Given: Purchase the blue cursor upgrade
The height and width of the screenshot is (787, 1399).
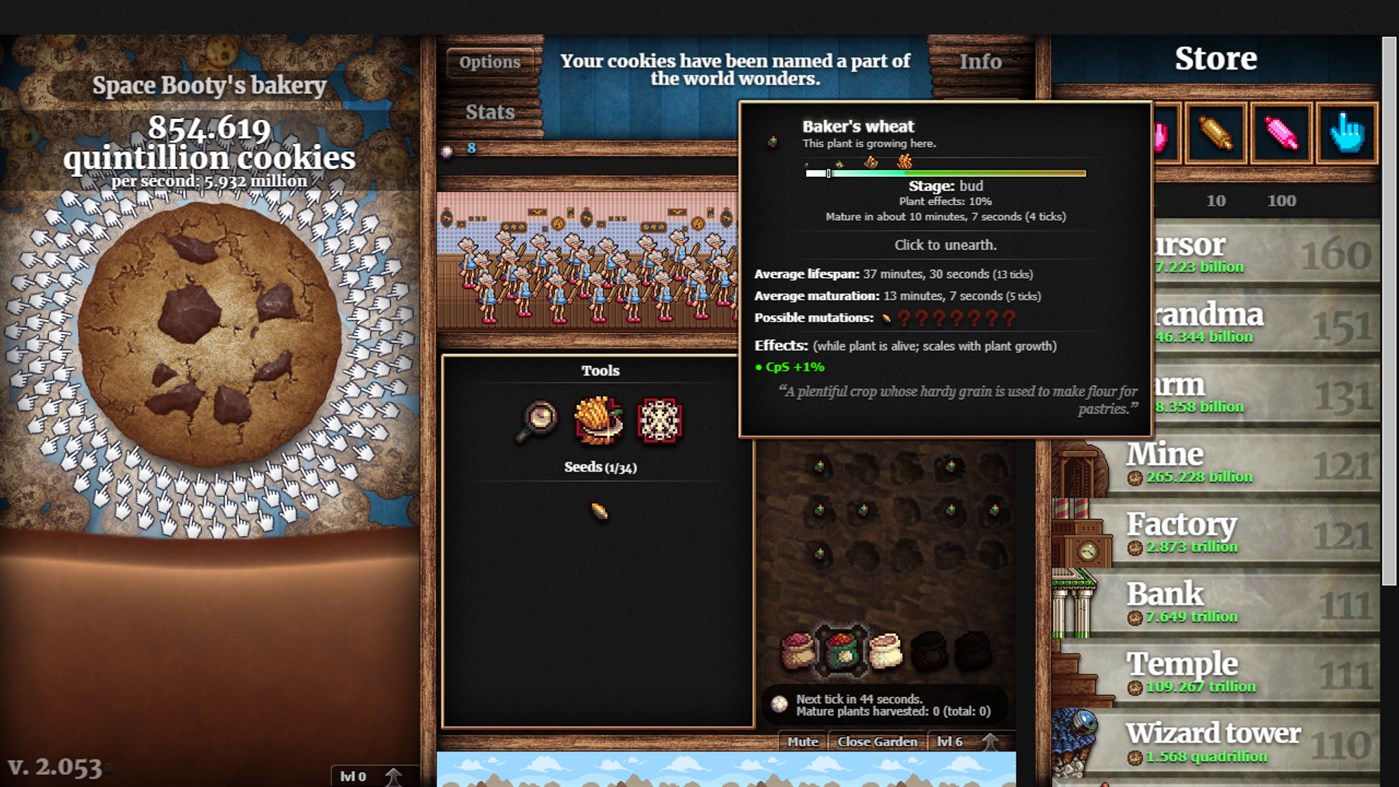Looking at the screenshot, I should 1344,132.
